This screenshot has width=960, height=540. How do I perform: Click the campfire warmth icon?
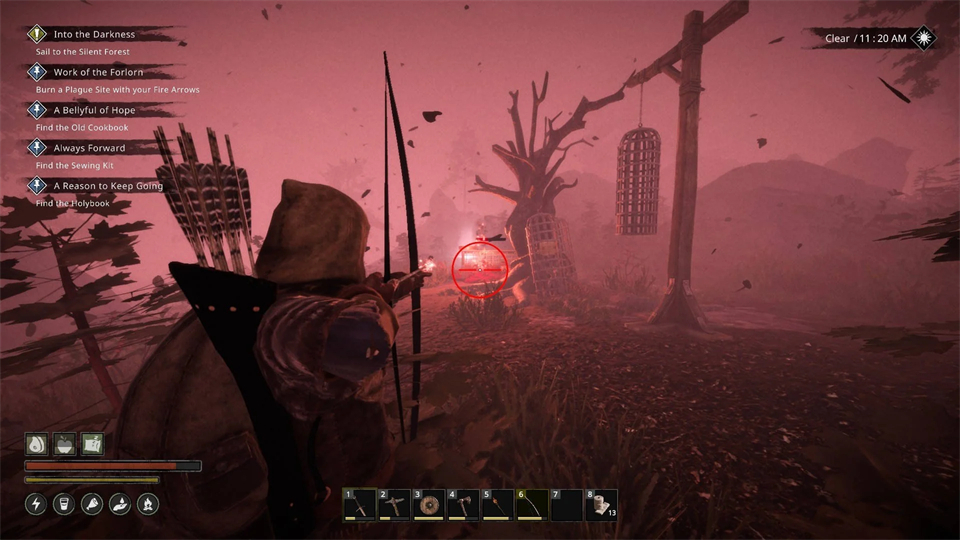coord(147,504)
